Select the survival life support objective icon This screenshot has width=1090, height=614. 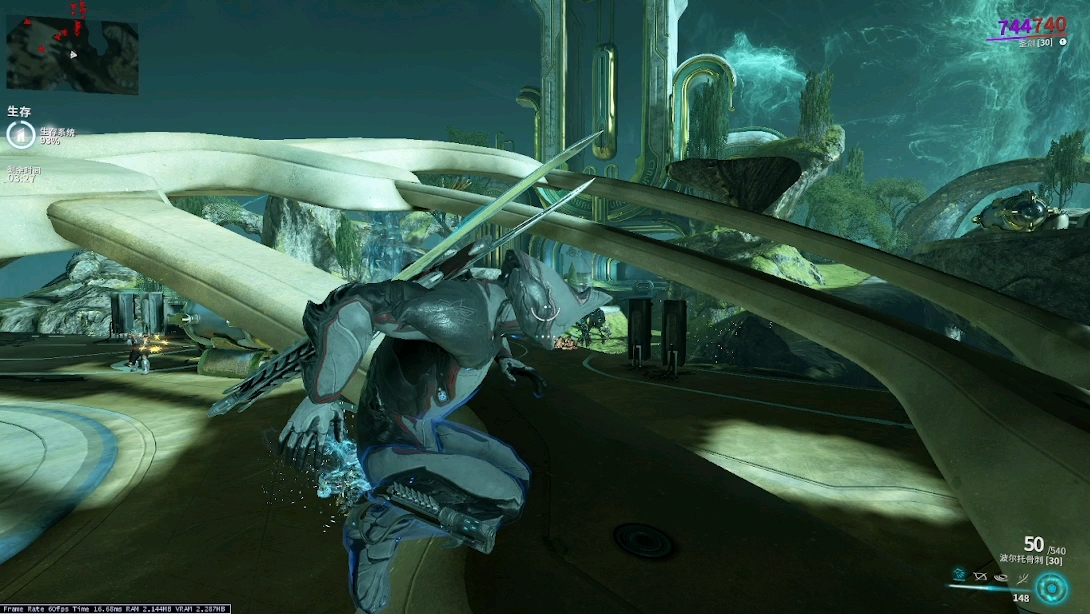[20, 135]
